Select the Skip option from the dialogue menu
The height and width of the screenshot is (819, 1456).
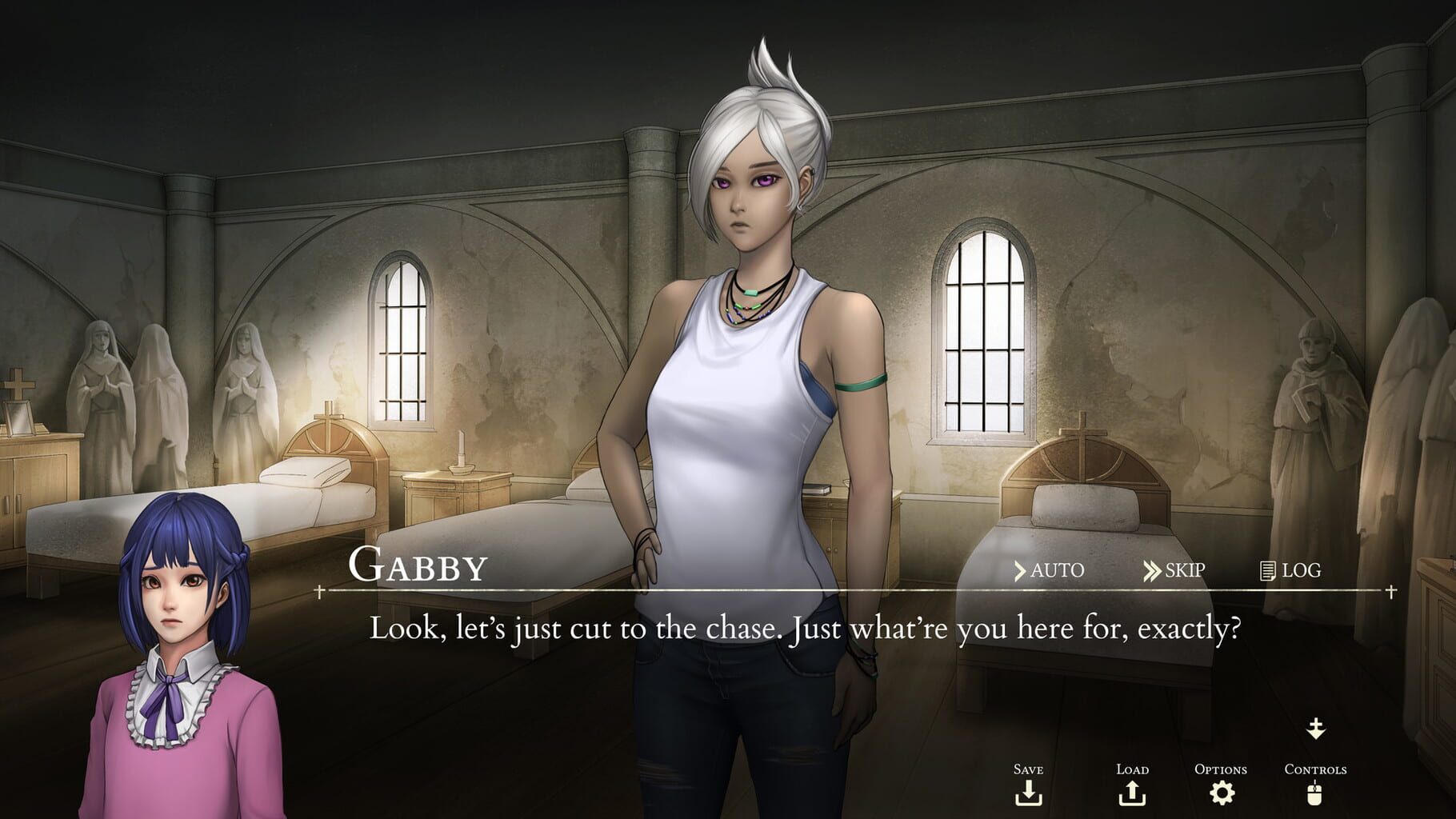[x=1176, y=570]
